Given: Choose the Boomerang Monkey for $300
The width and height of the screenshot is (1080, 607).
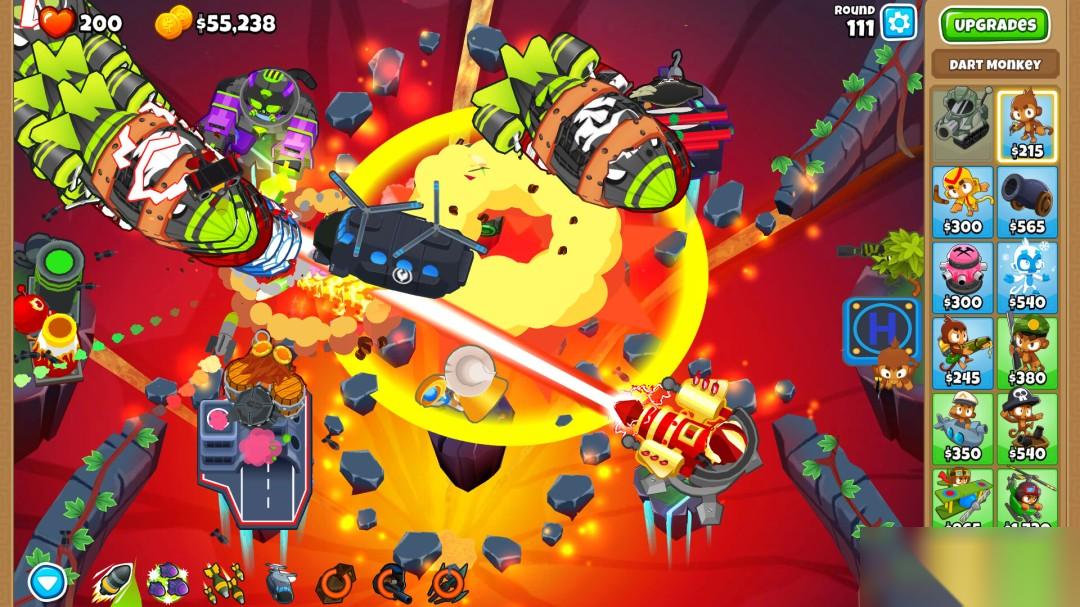Looking at the screenshot, I should tap(962, 201).
